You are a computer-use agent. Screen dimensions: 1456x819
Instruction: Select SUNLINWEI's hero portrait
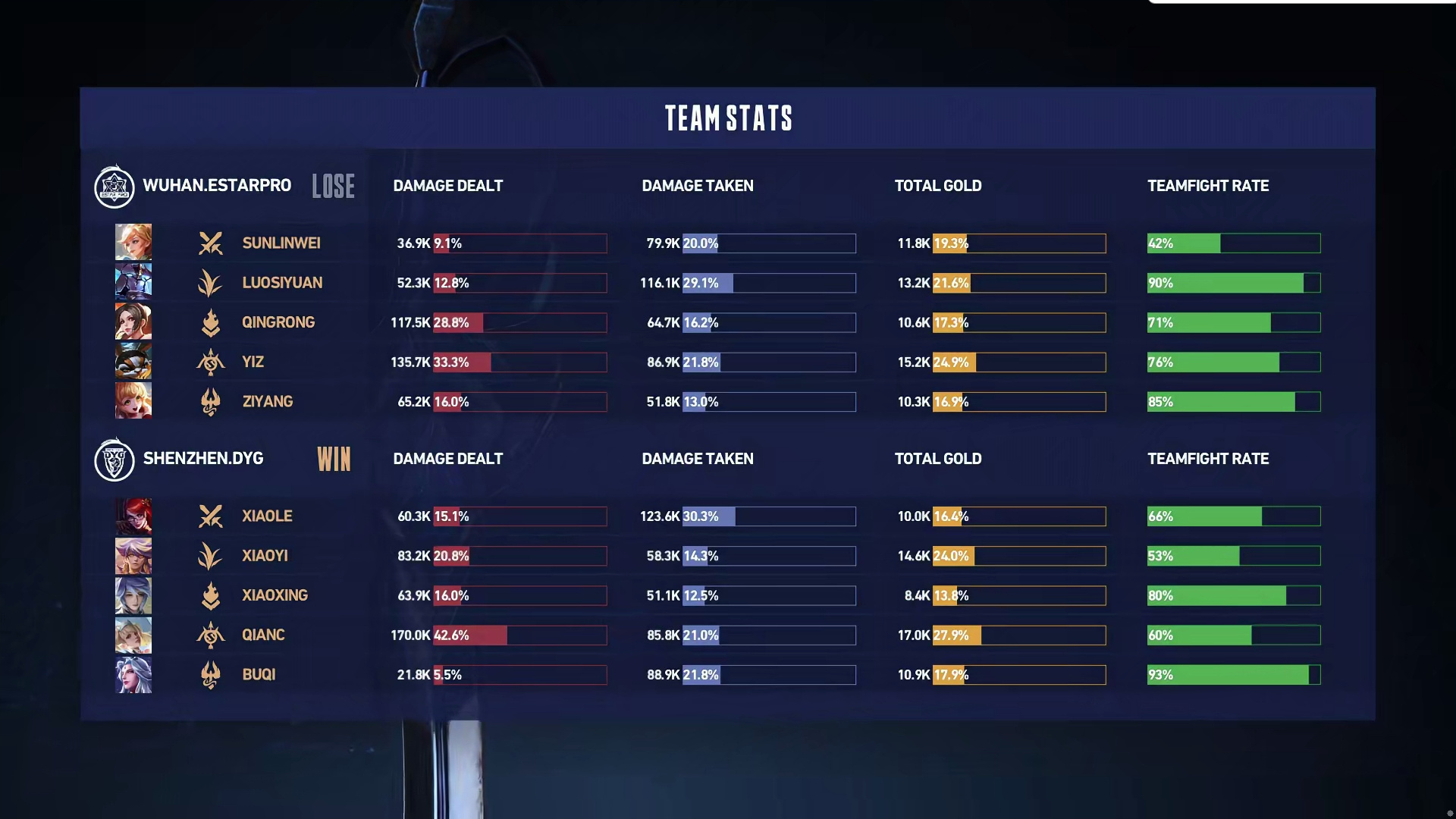133,243
